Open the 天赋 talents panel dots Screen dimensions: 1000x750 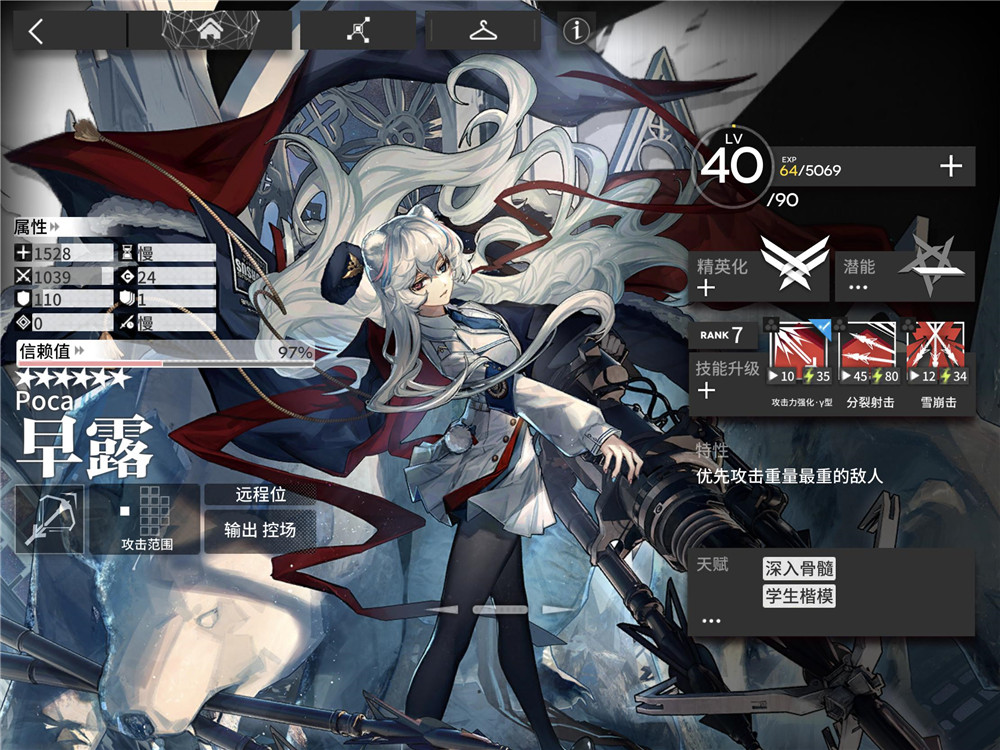click(x=711, y=620)
